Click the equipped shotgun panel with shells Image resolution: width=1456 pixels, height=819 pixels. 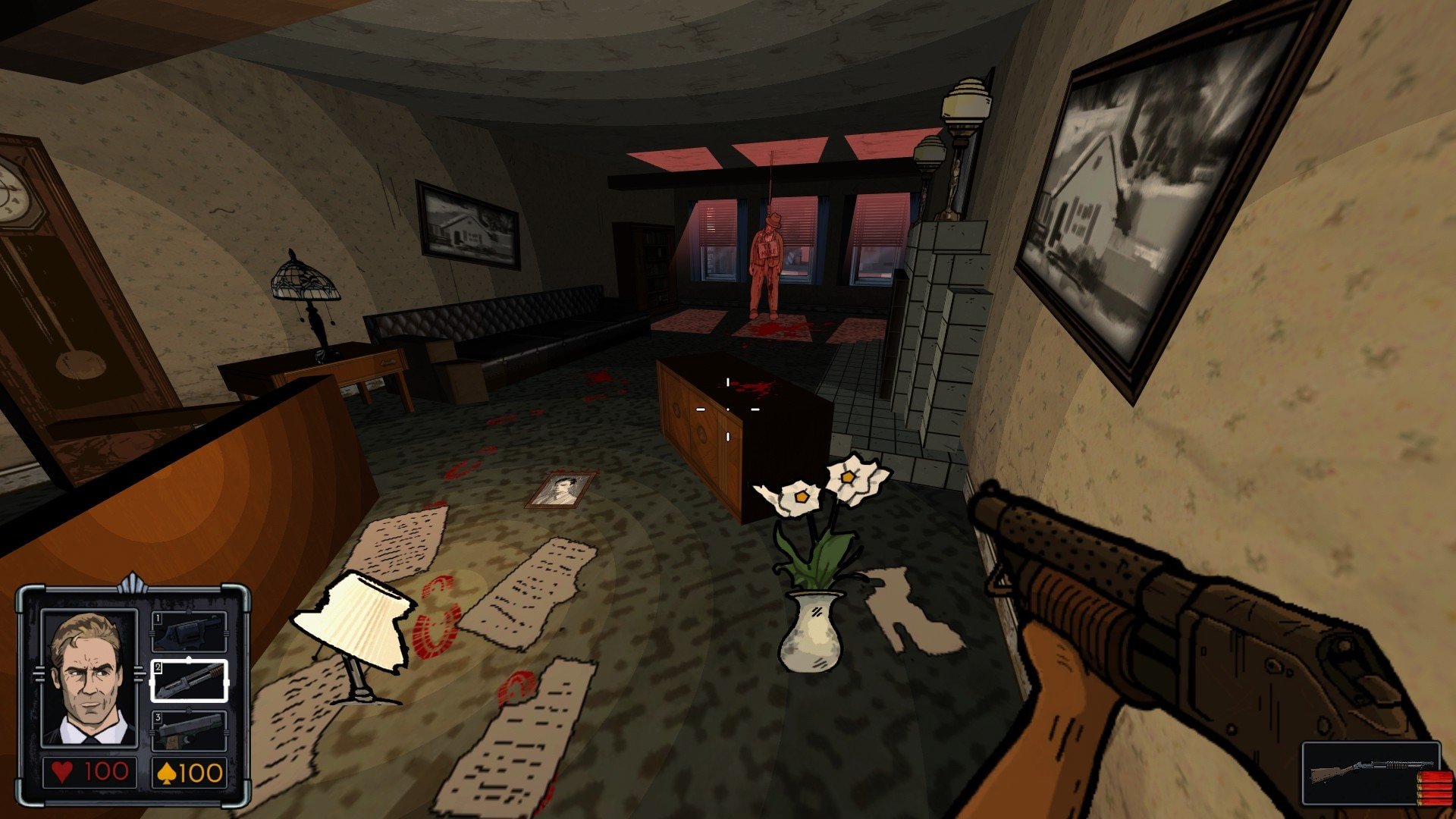(x=1371, y=773)
